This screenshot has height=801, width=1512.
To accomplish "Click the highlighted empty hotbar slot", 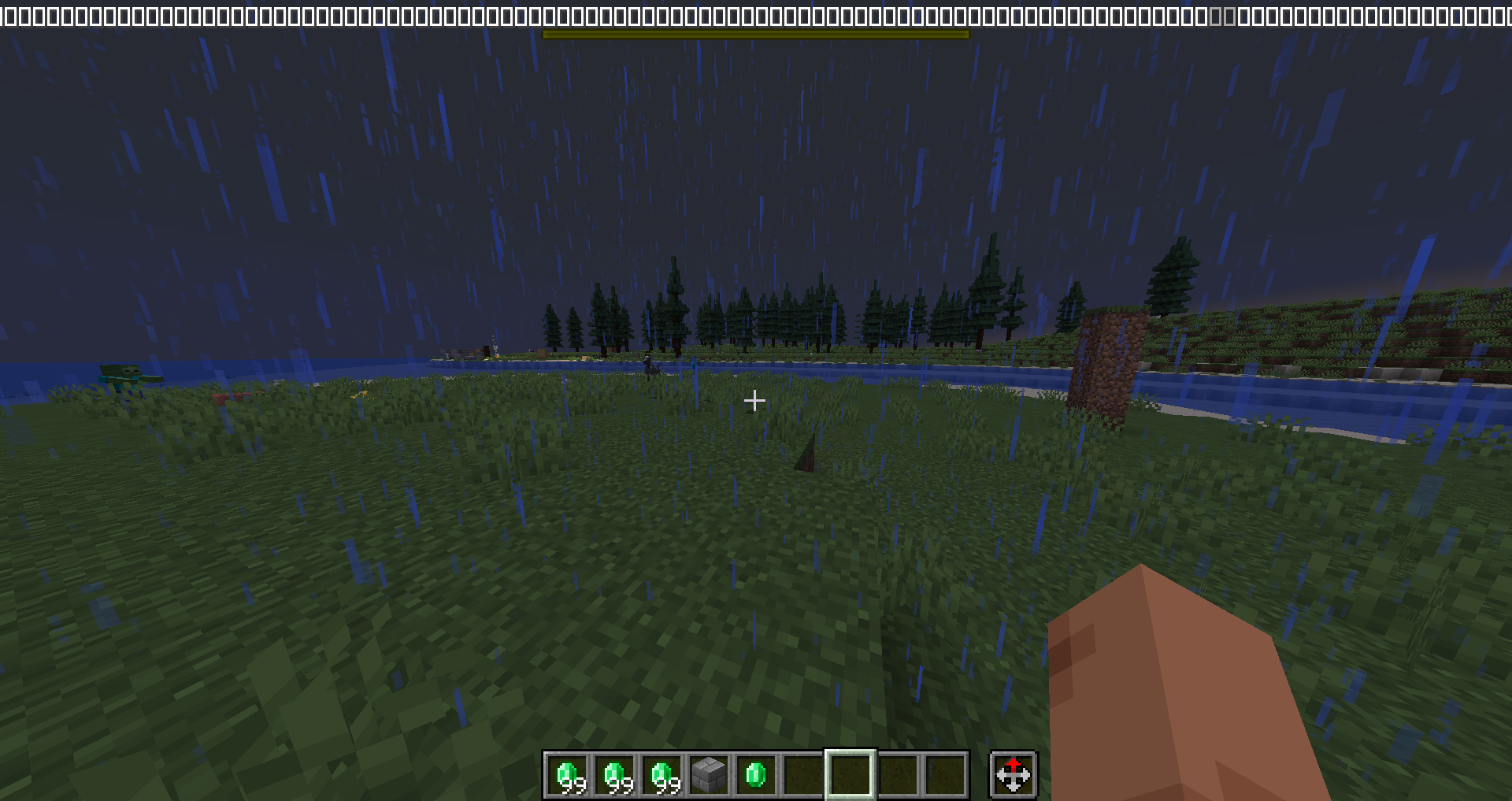I will [850, 775].
